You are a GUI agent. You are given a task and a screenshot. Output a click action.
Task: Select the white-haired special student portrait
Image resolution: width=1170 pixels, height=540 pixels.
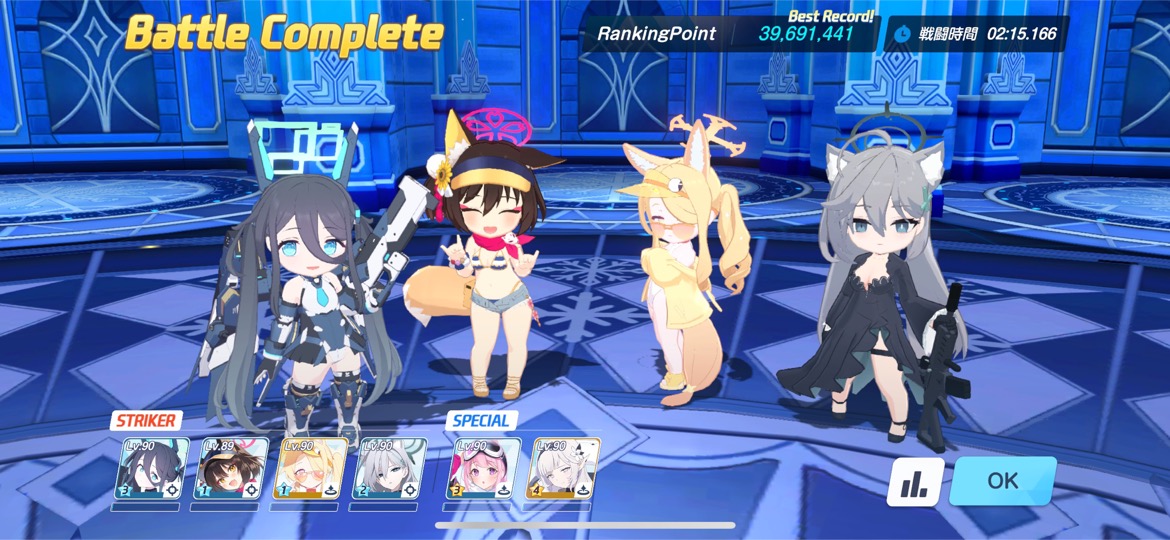tap(562, 468)
